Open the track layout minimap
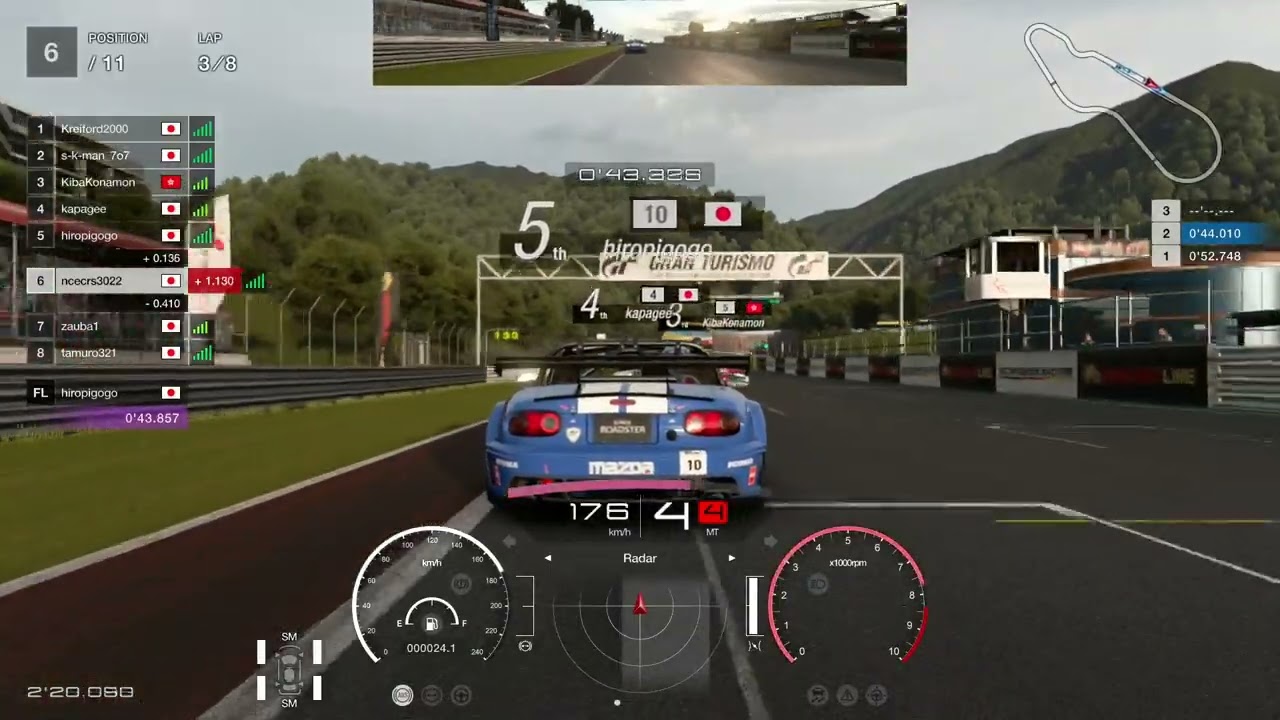 point(1122,100)
